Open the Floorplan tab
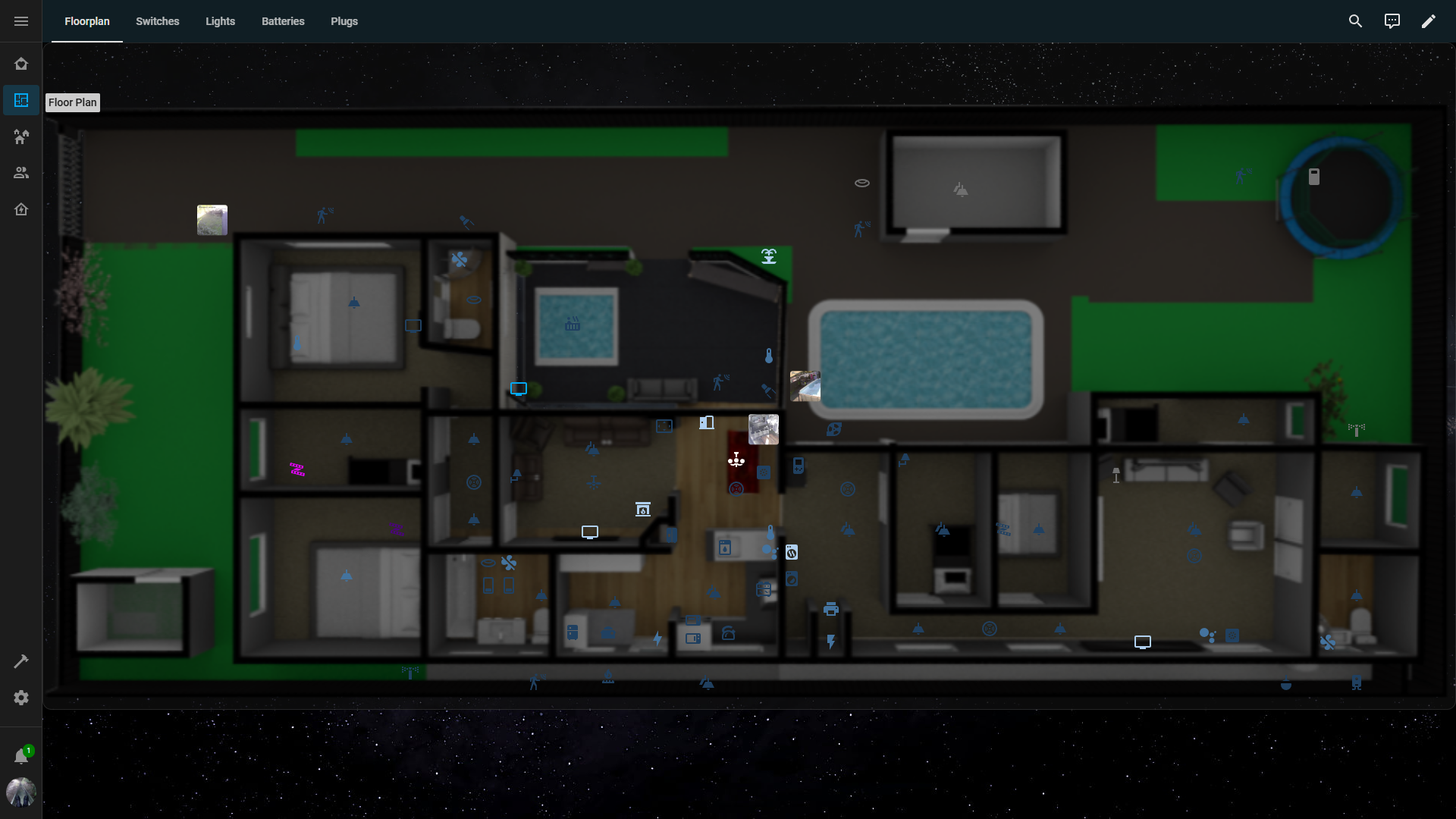 click(87, 21)
